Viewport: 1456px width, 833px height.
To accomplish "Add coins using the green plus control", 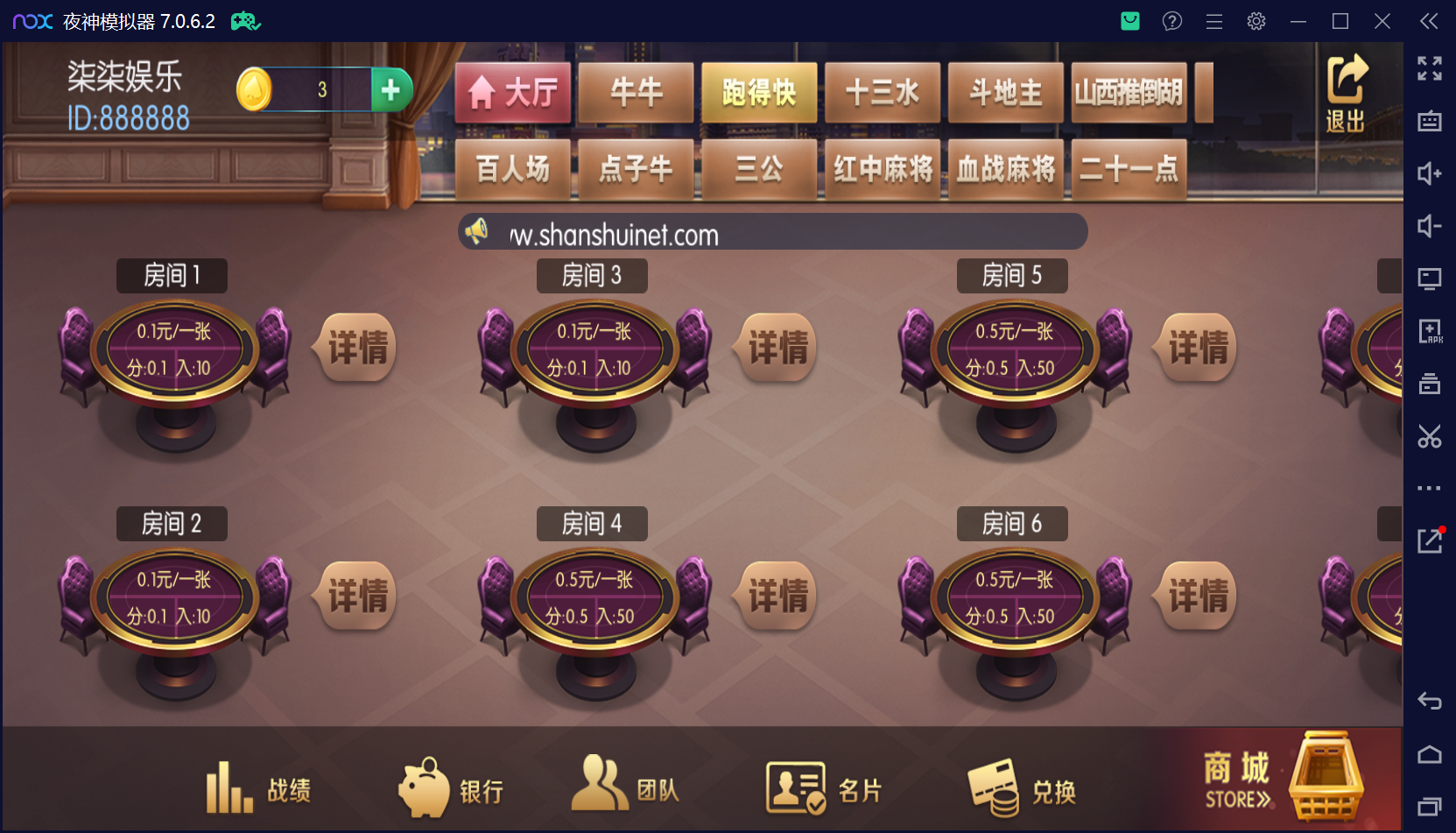I will coord(391,89).
